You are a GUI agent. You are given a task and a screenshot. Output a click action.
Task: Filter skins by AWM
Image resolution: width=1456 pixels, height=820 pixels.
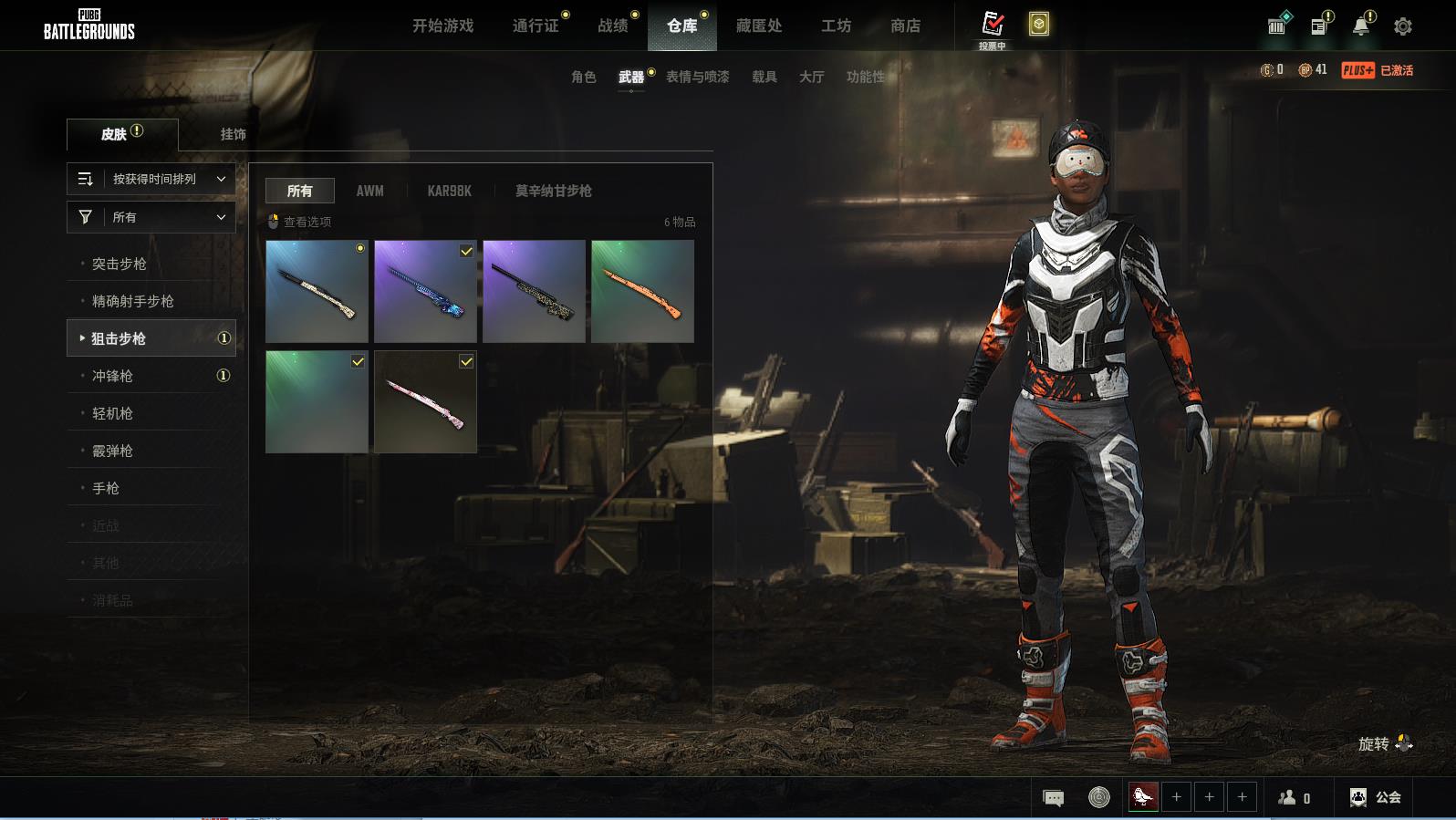pyautogui.click(x=369, y=191)
